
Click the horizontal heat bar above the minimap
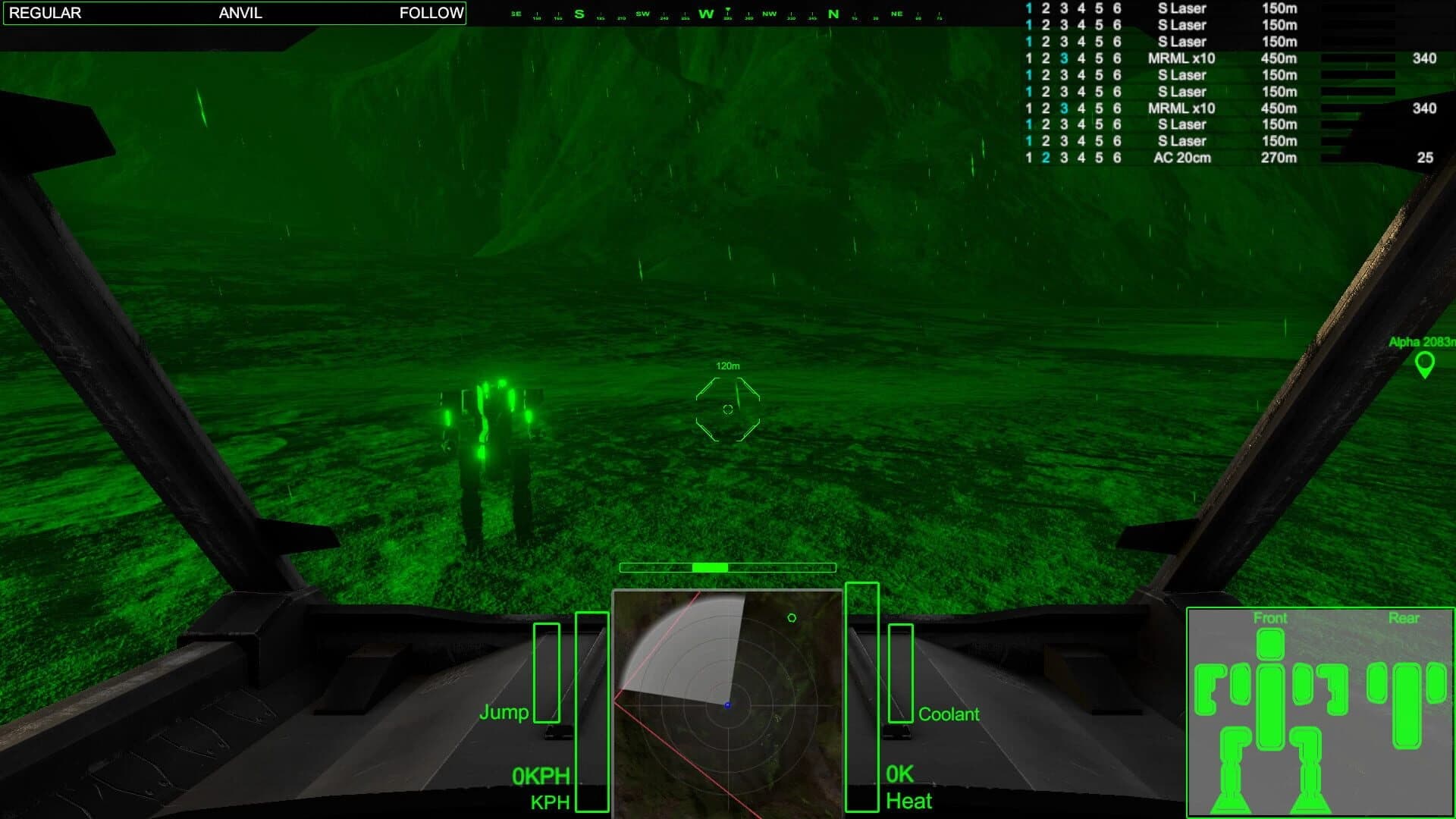coord(726,566)
